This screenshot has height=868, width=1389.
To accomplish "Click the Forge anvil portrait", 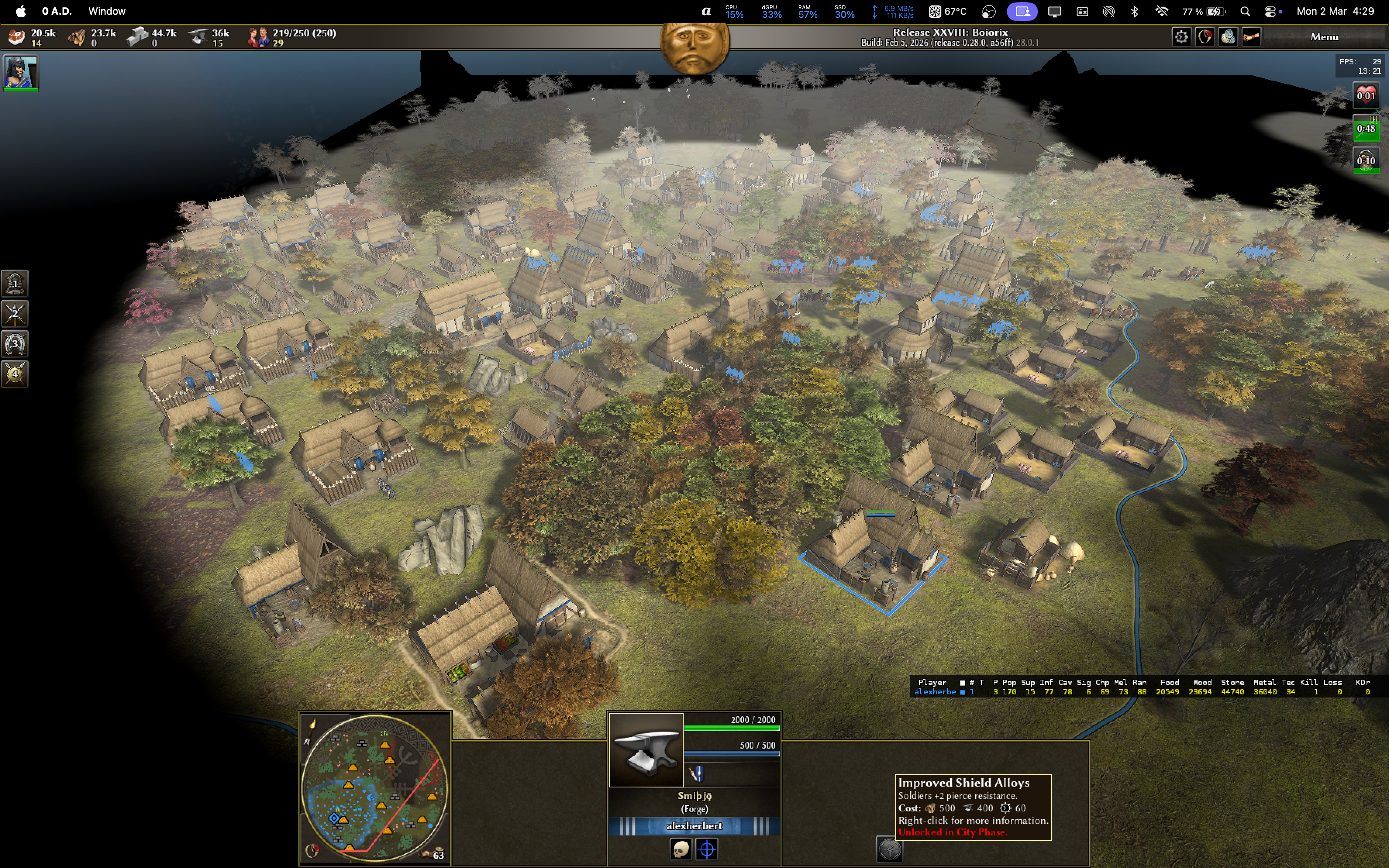I will pos(646,750).
